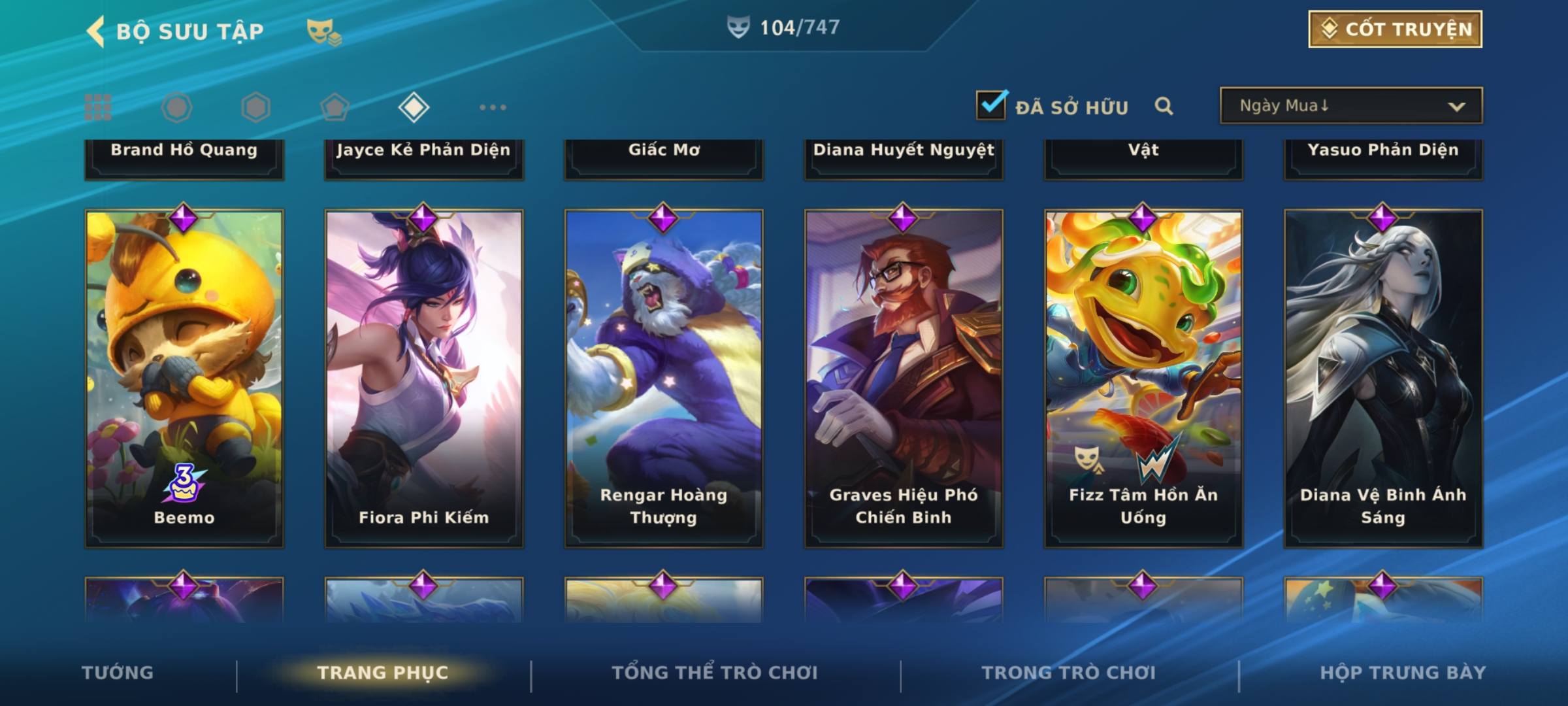This screenshot has height=706, width=1568.
Task: Open the Hộp Trưng Bày tab
Action: pos(1403,673)
